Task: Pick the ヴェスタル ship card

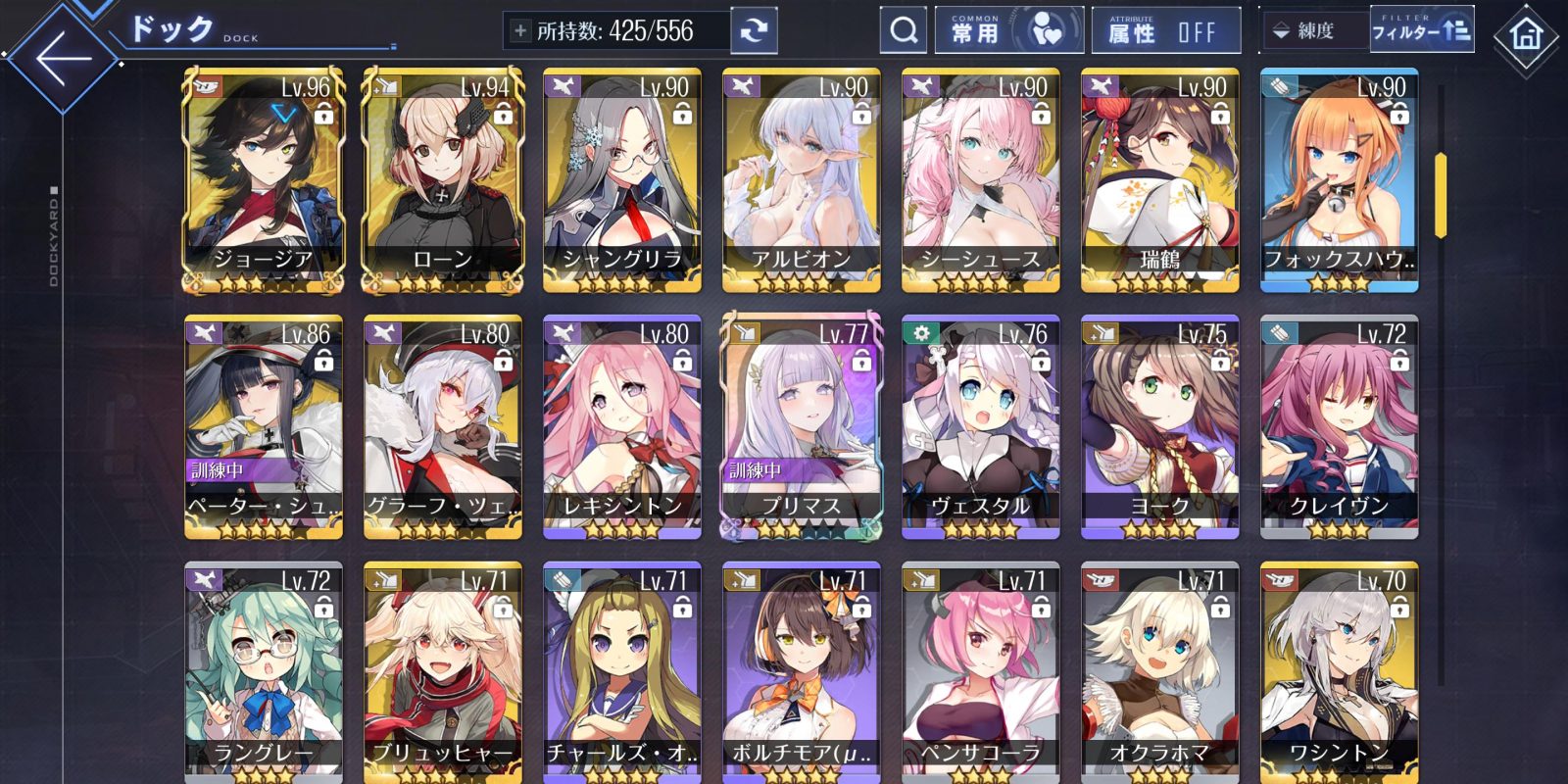Action: click(981, 427)
